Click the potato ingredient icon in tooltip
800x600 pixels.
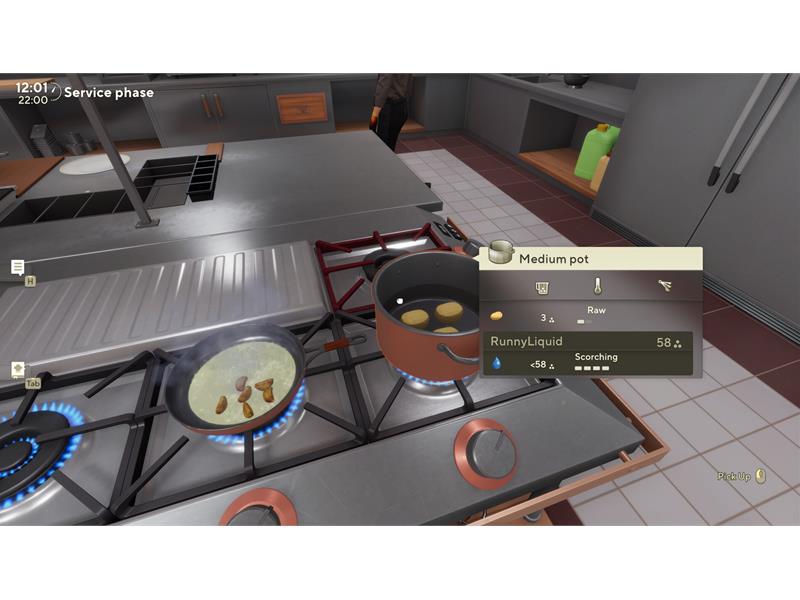[496, 316]
